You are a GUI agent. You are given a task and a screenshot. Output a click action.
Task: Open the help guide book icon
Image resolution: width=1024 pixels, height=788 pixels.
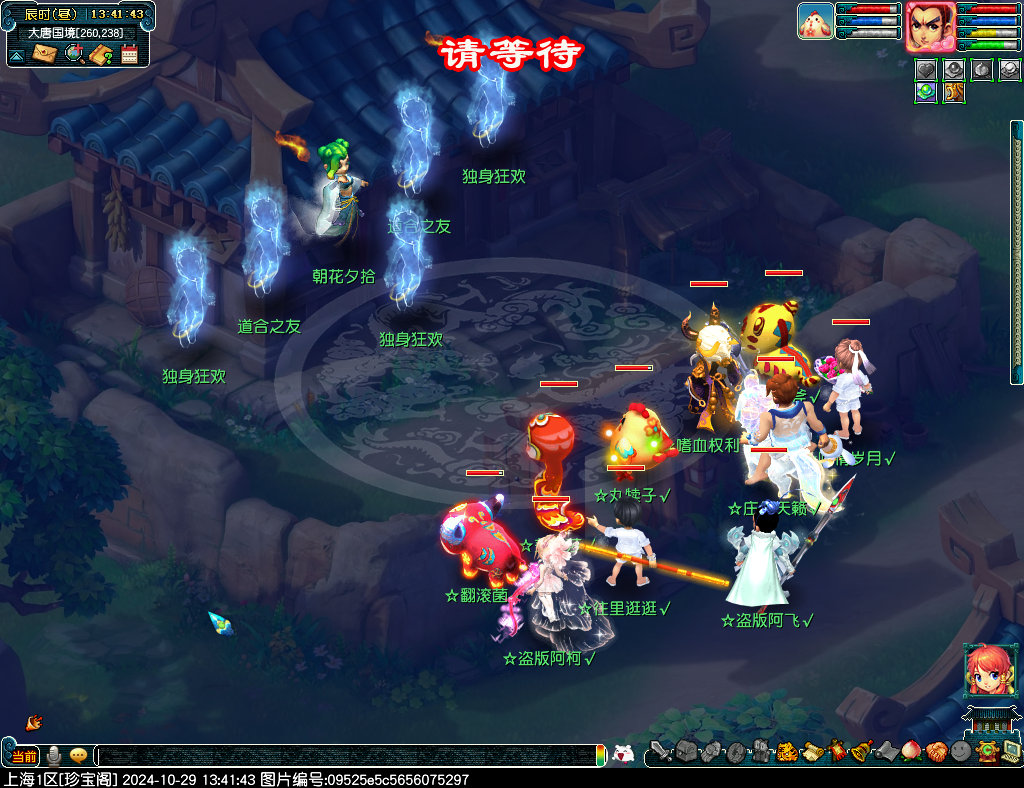click(101, 53)
